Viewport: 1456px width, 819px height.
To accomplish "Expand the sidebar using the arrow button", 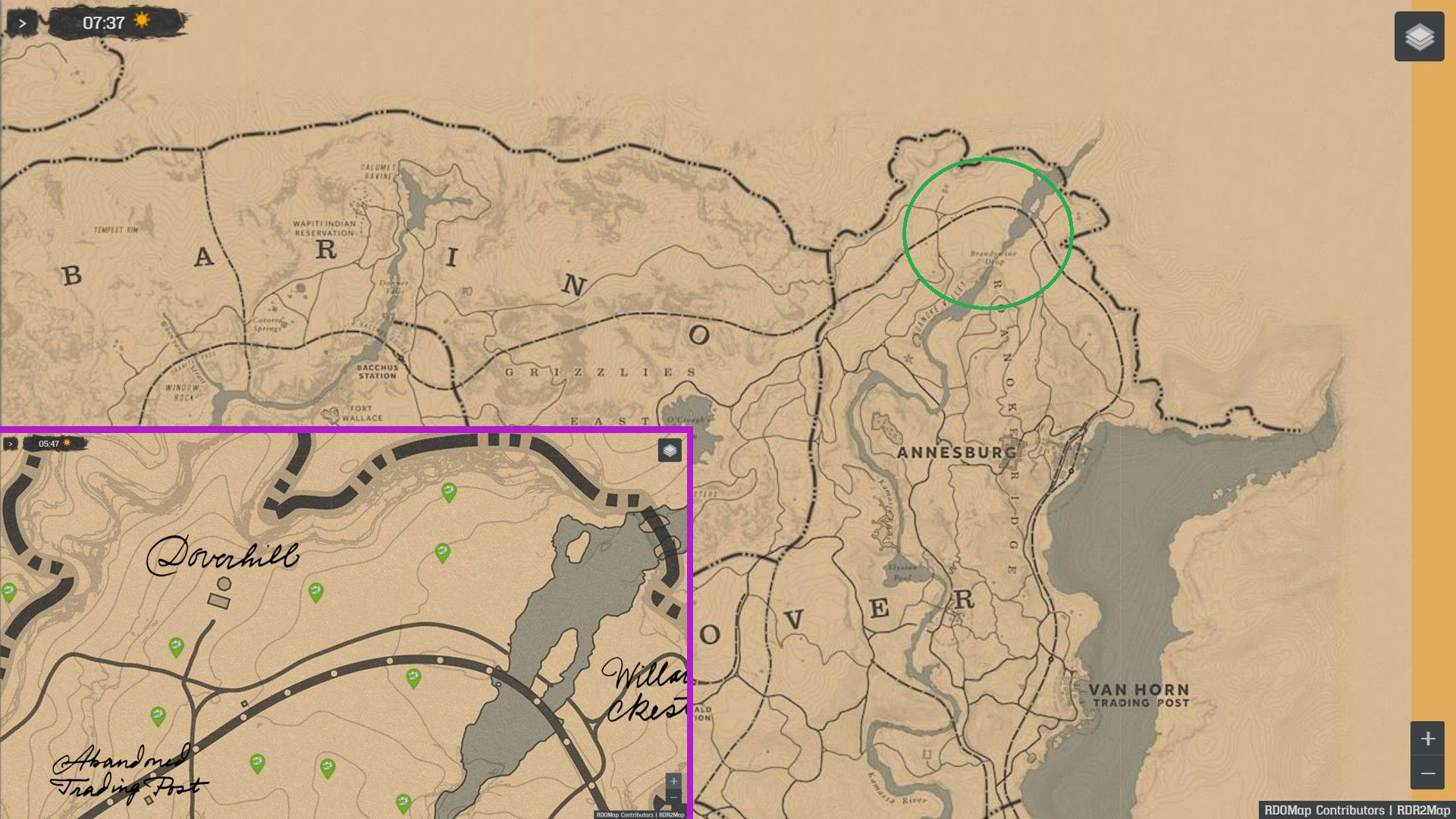I will click(x=23, y=23).
